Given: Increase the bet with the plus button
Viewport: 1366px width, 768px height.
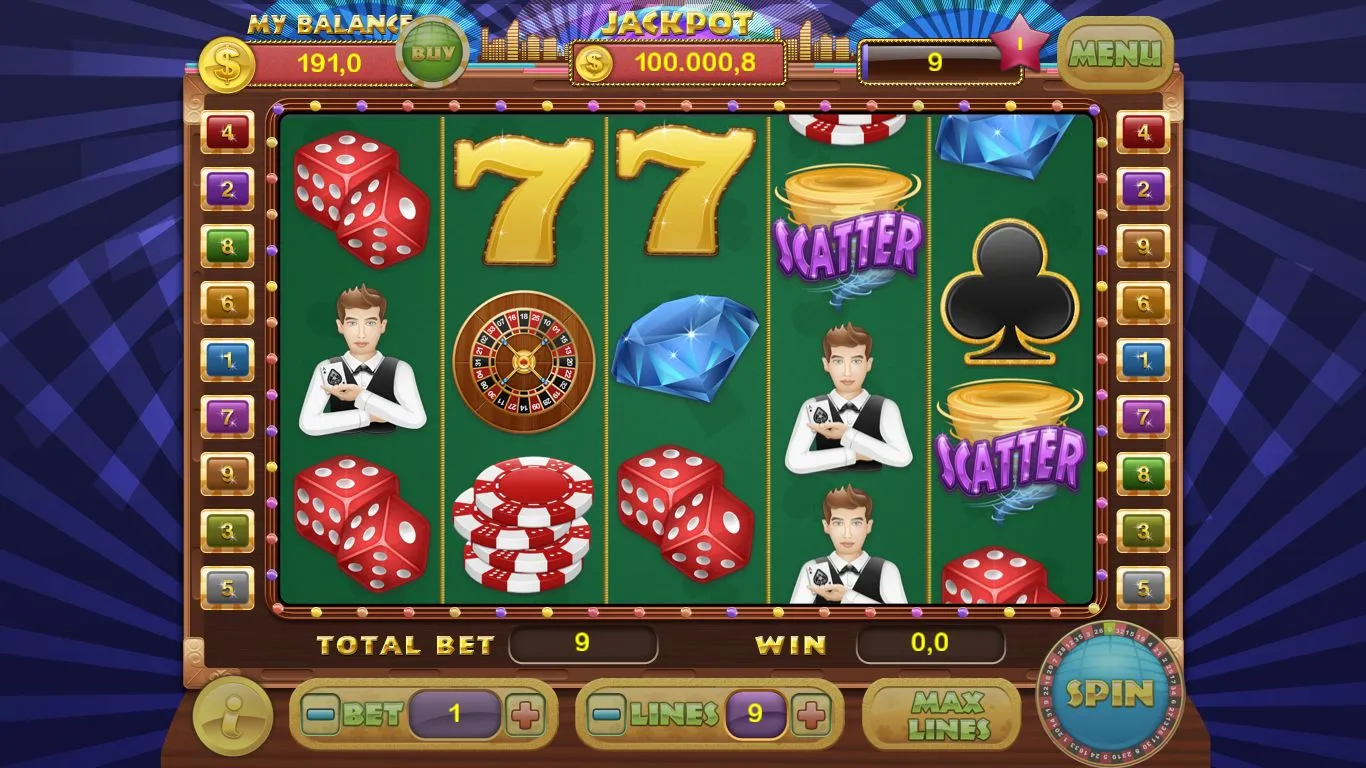Looking at the screenshot, I should 525,714.
